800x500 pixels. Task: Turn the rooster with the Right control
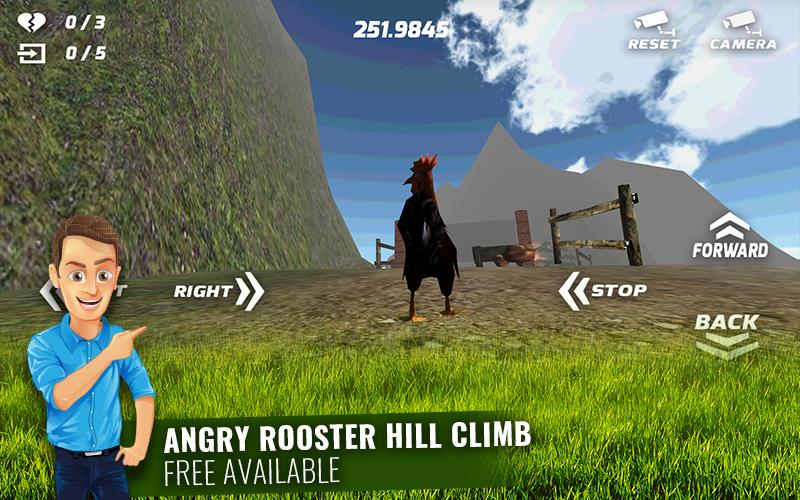pyautogui.click(x=218, y=291)
